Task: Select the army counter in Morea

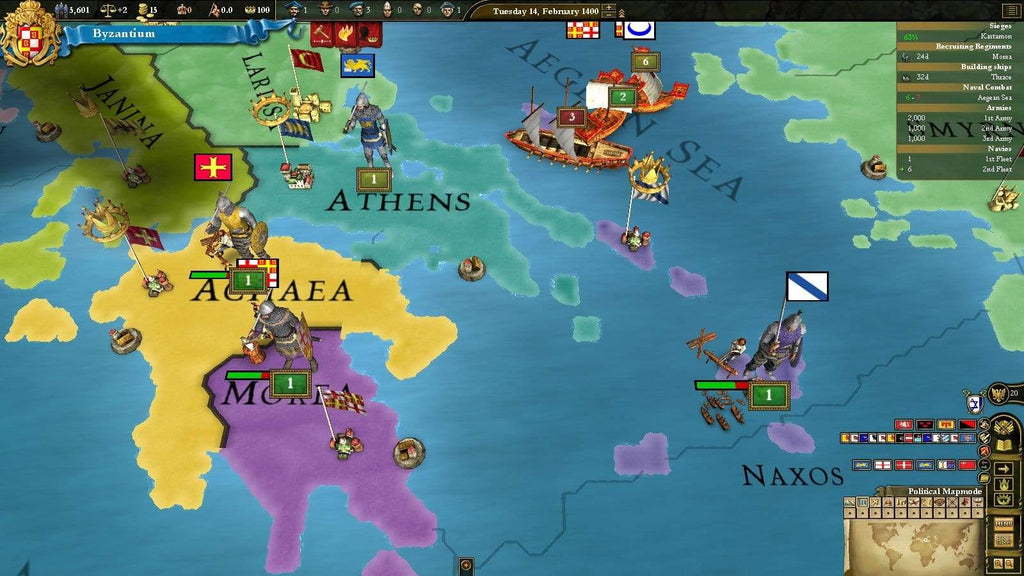Action: coord(290,382)
